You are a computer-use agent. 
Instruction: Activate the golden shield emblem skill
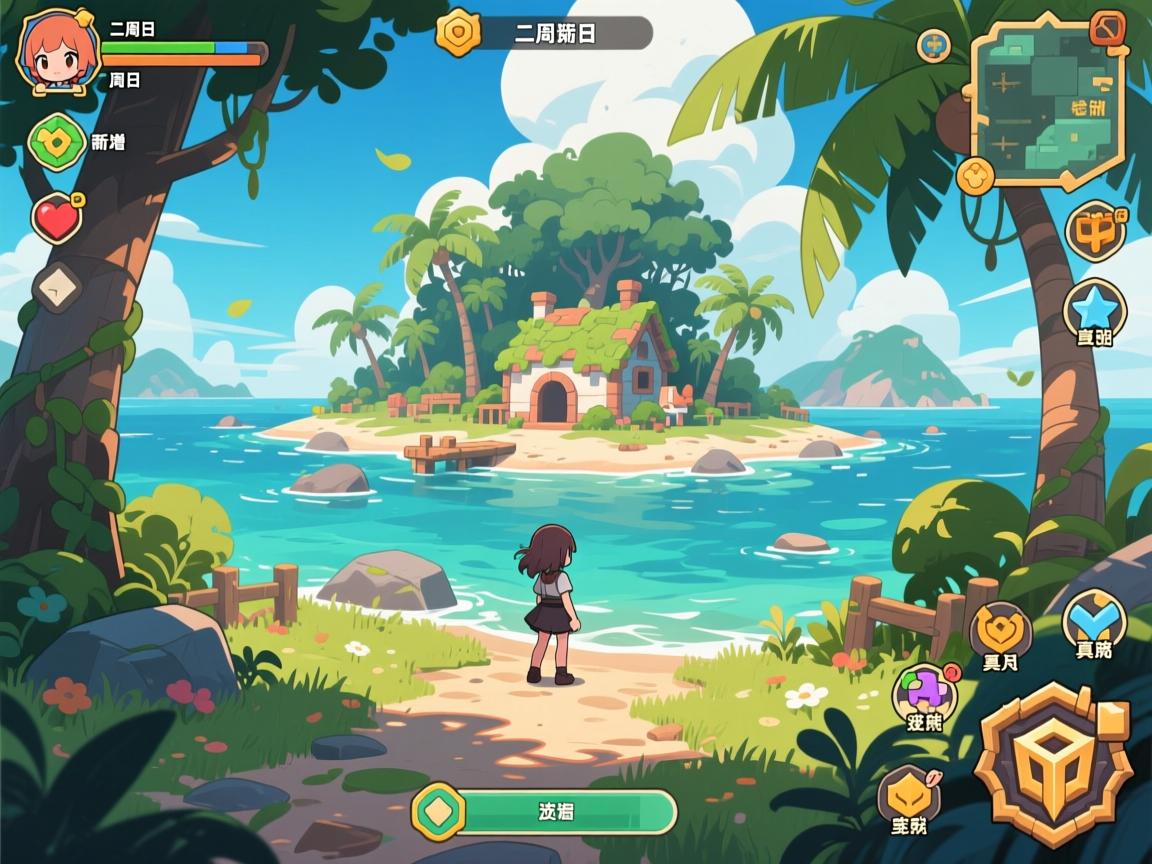[x=1000, y=630]
